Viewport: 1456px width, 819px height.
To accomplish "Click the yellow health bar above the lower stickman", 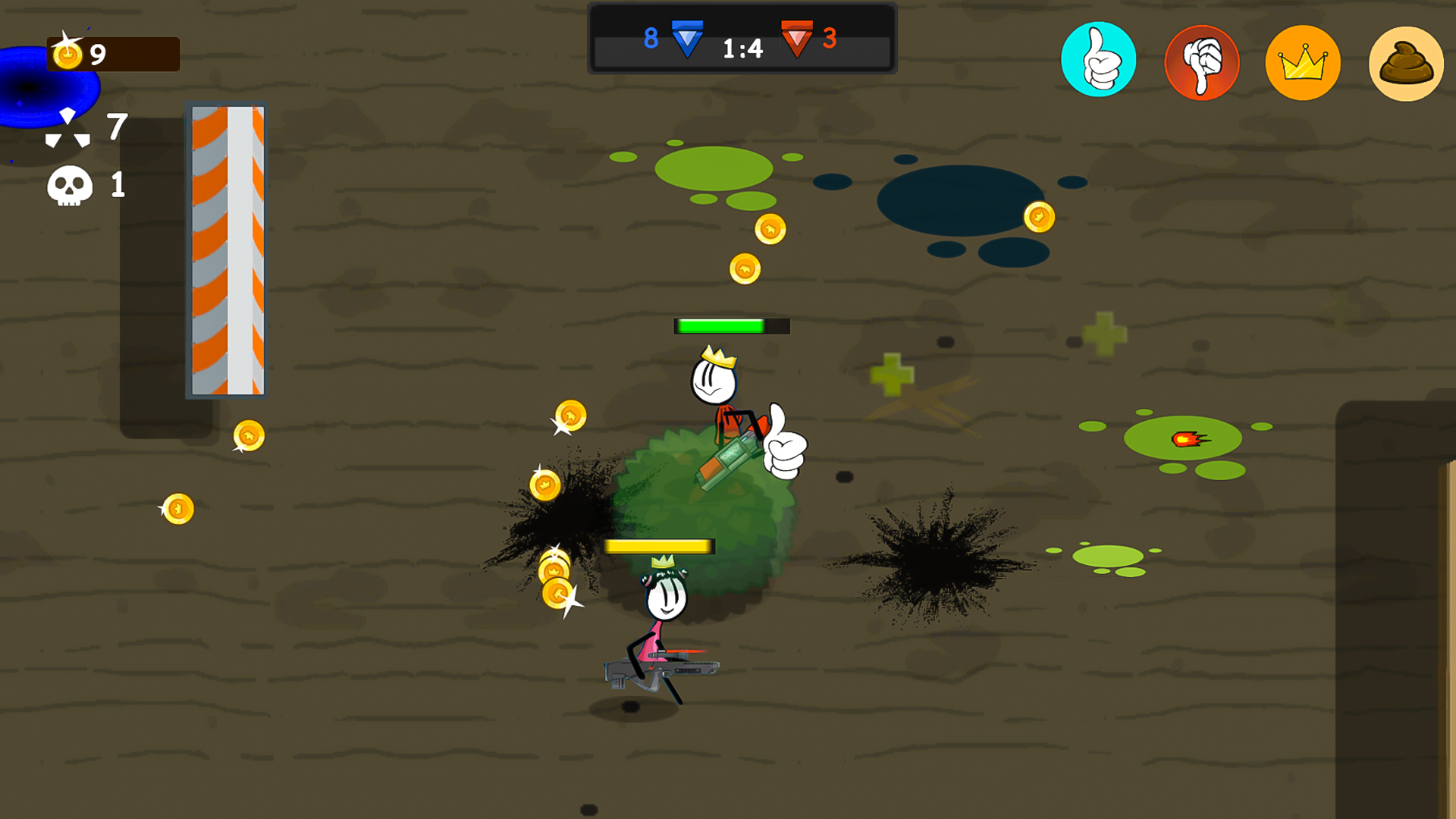I will [657, 545].
